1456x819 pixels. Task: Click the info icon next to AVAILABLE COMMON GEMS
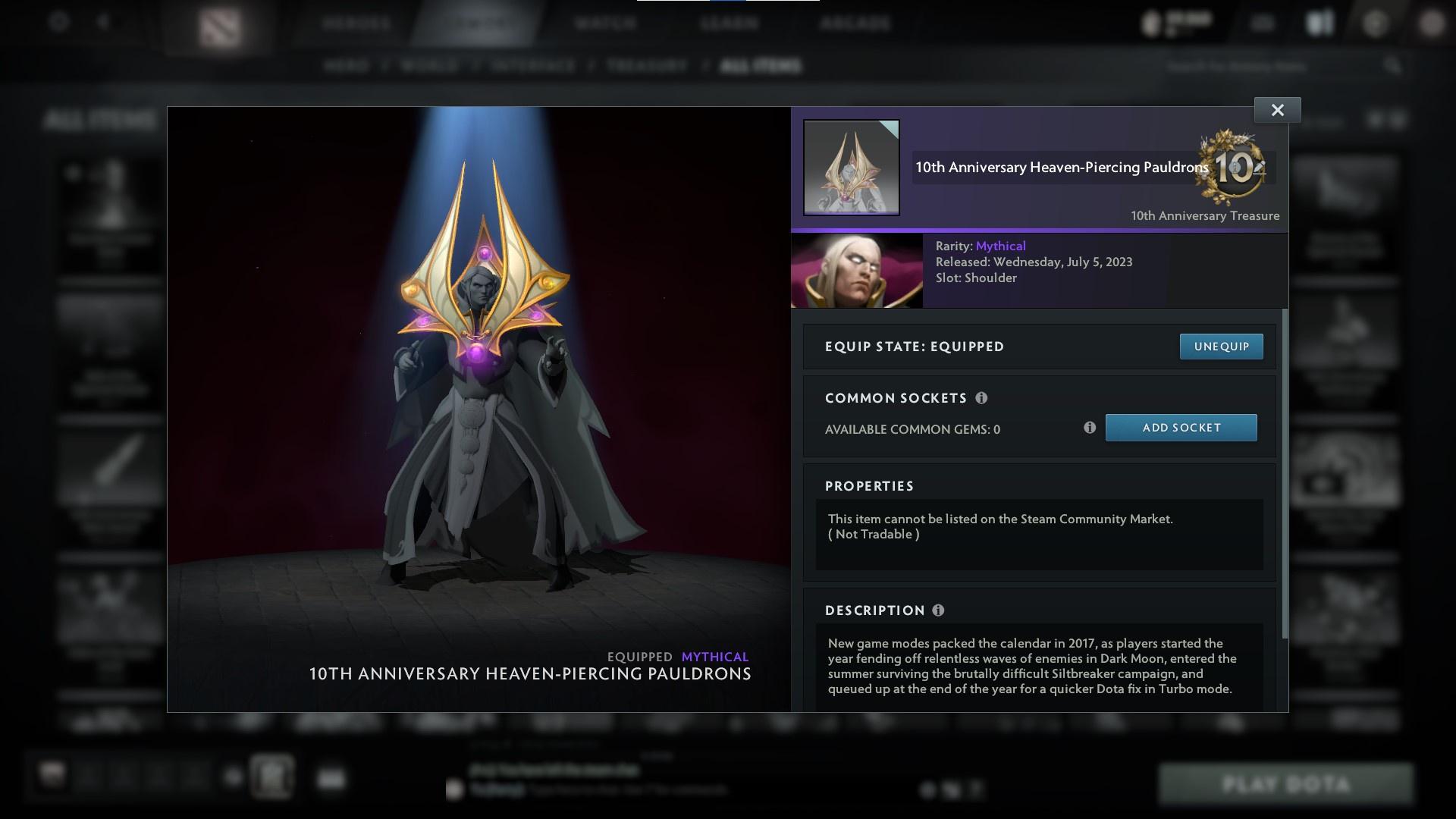pos(1090,428)
